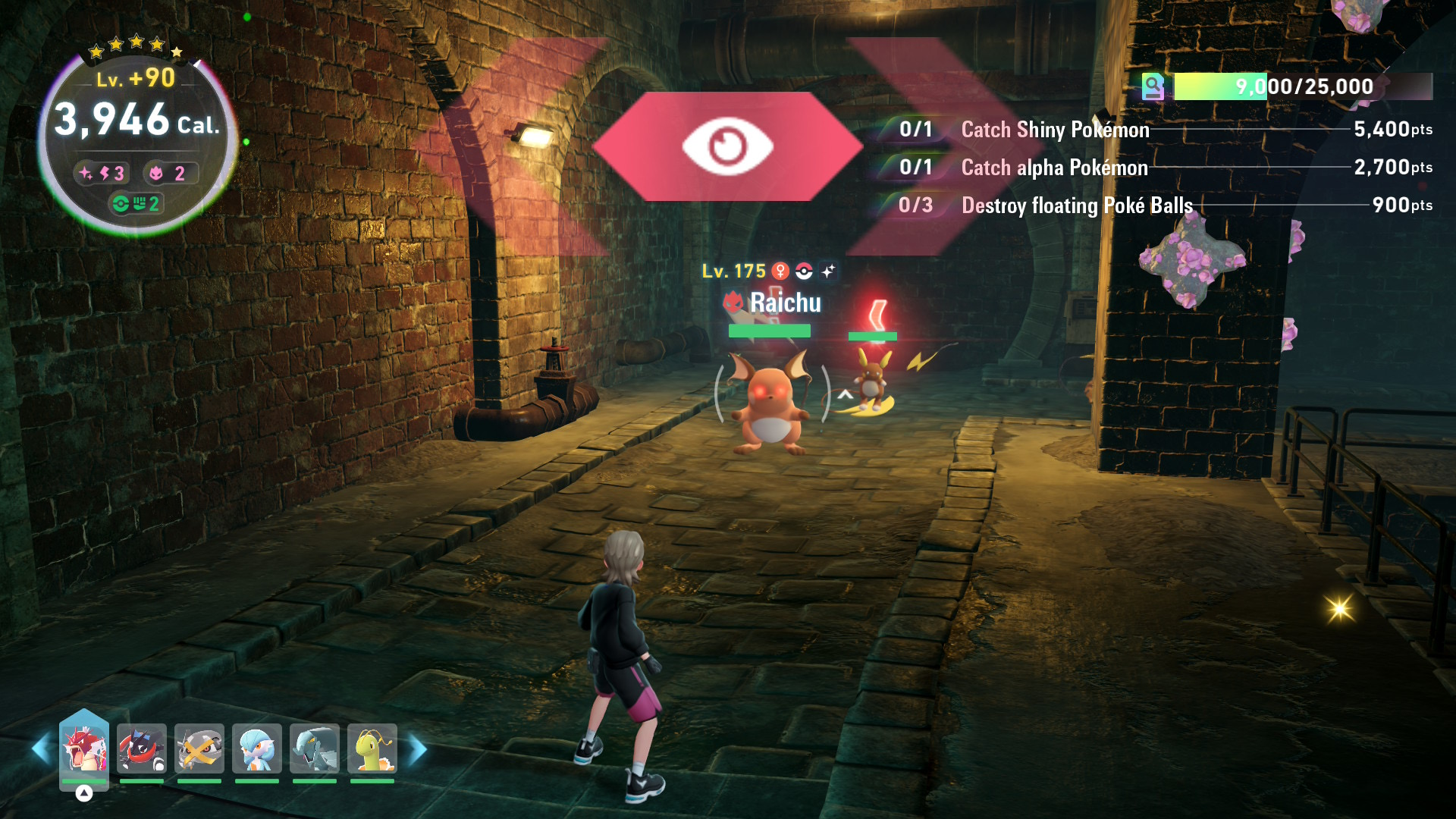This screenshot has width=1456, height=819.
Task: Select the Catch alpha Pokémon objective
Action: (x=1054, y=168)
